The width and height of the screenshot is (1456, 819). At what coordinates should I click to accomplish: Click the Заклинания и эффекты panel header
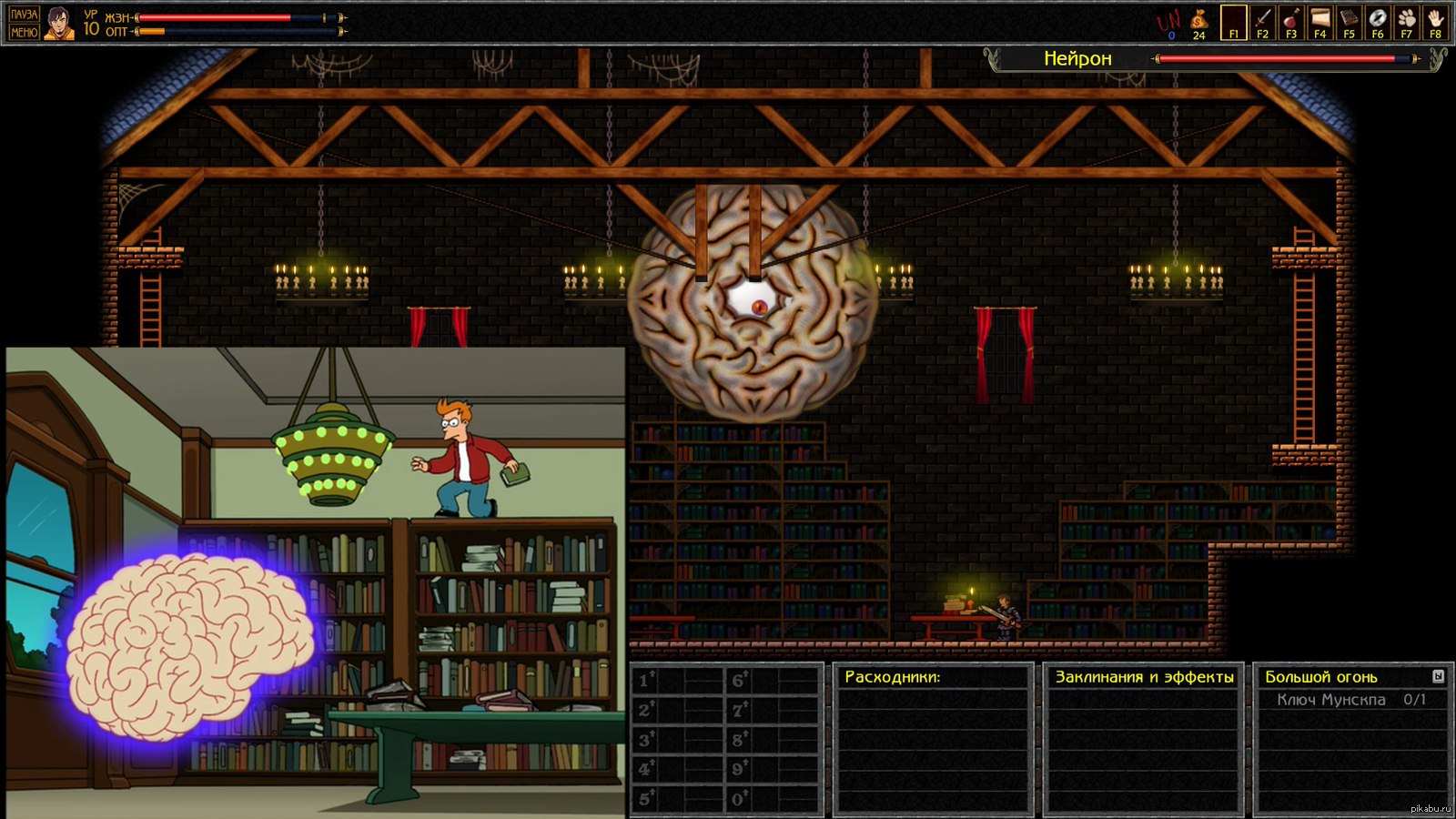coord(1144,677)
